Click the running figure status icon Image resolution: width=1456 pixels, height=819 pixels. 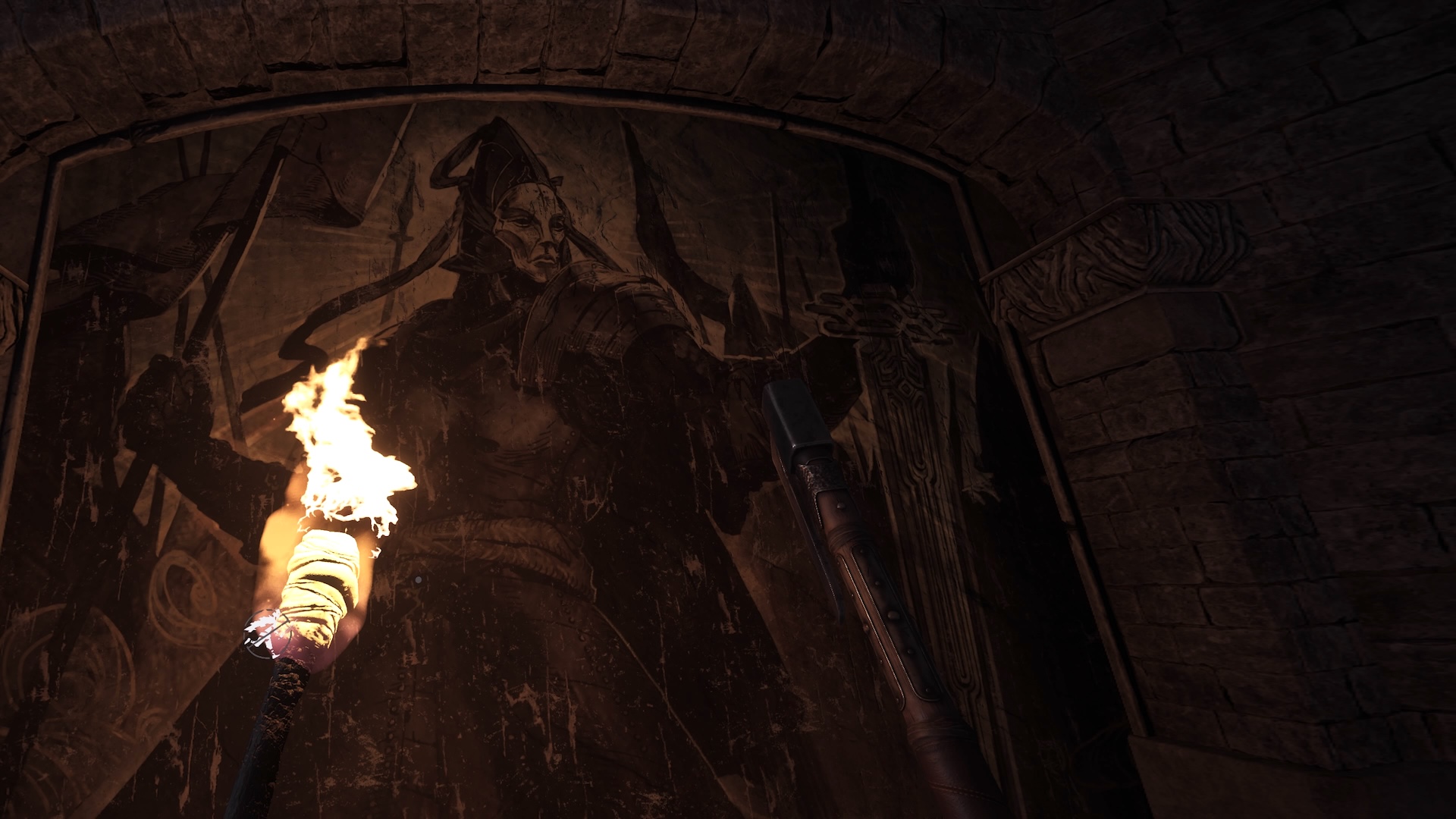(x=265, y=629)
